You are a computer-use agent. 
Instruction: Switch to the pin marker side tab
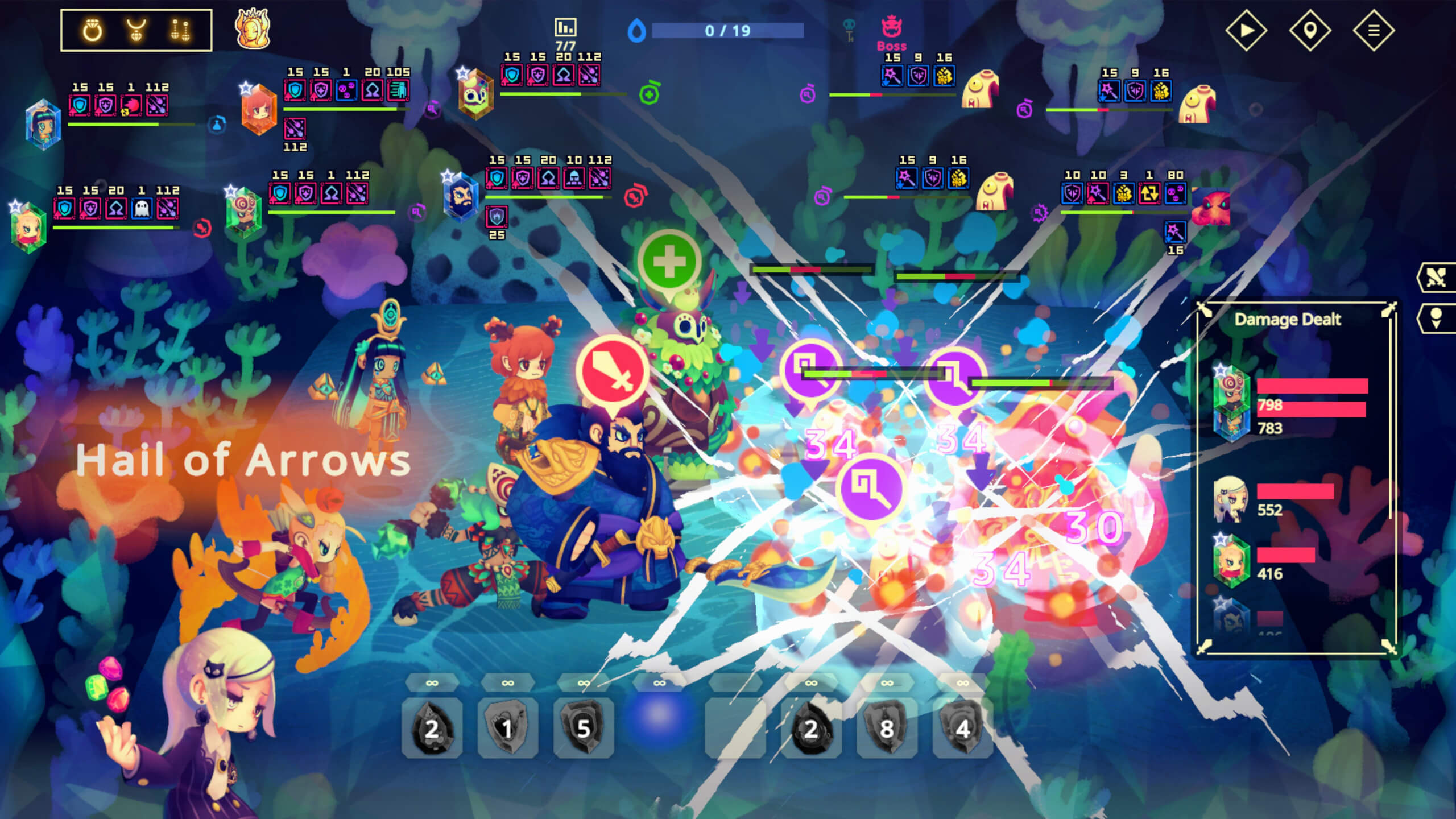1436,318
